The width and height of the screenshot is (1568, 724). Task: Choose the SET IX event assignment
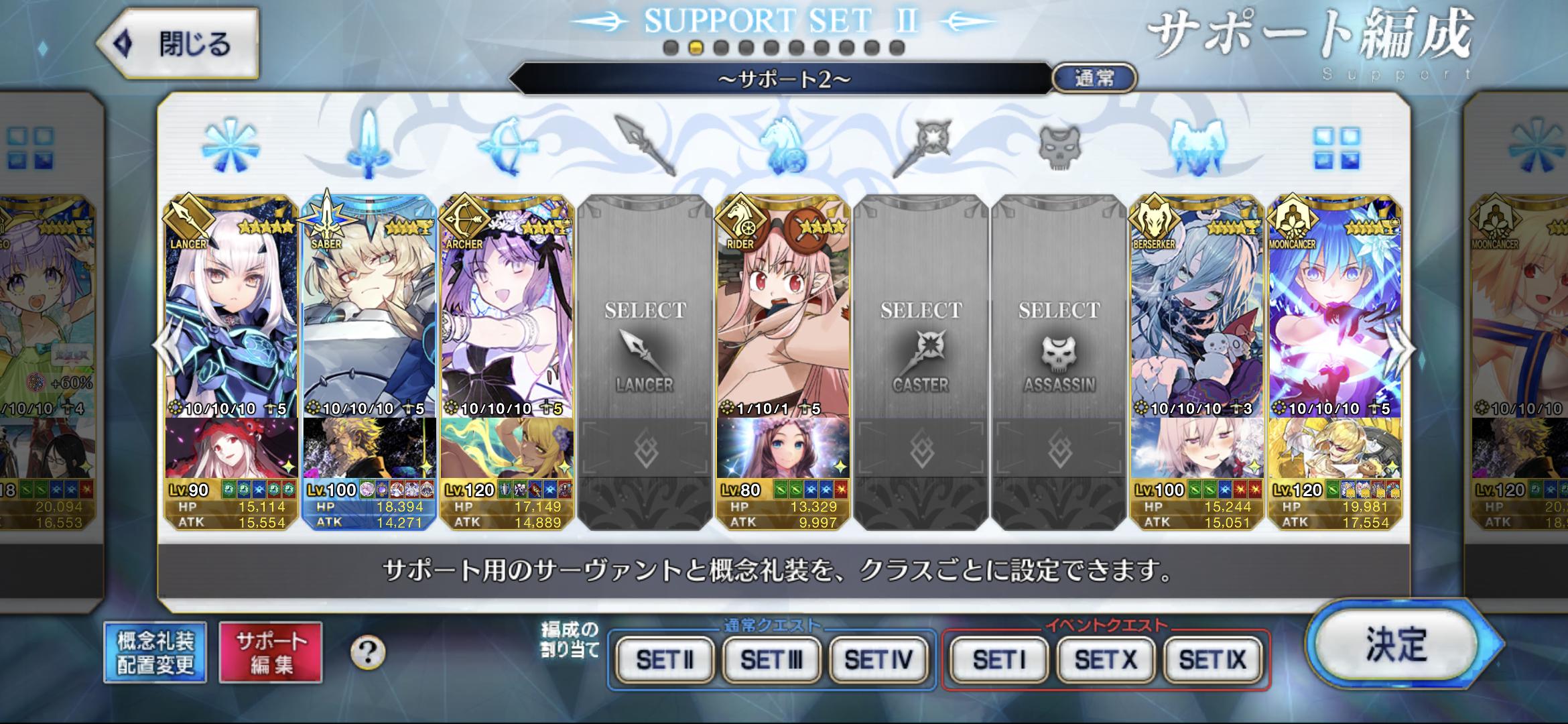(x=1212, y=660)
